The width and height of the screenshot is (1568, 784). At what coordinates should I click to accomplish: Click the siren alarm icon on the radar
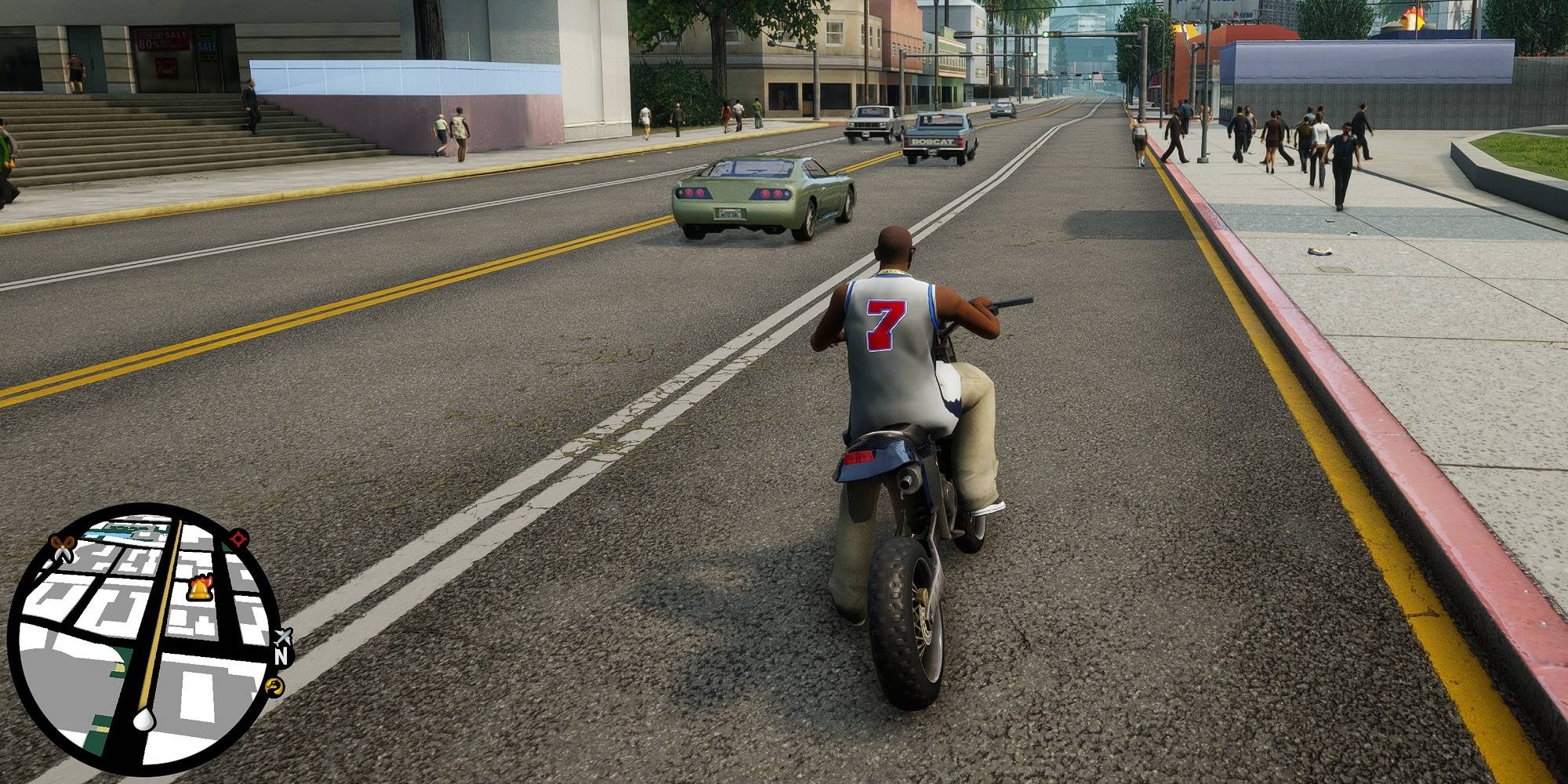coord(198,590)
